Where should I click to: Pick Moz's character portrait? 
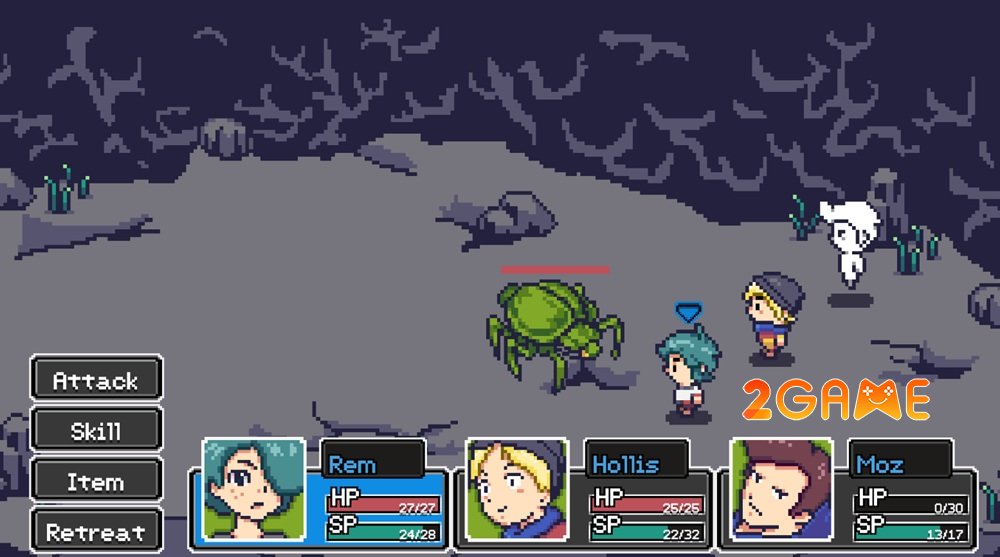781,489
